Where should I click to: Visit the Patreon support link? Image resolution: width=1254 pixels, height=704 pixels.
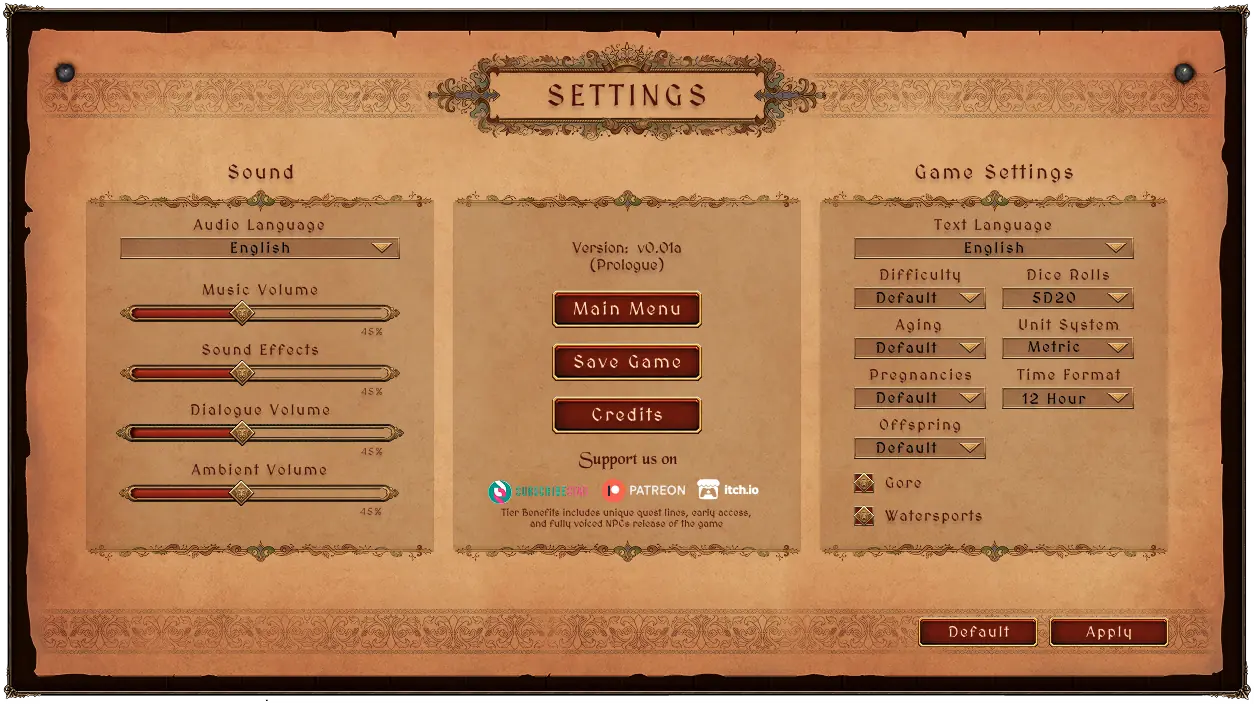pyautogui.click(x=644, y=490)
